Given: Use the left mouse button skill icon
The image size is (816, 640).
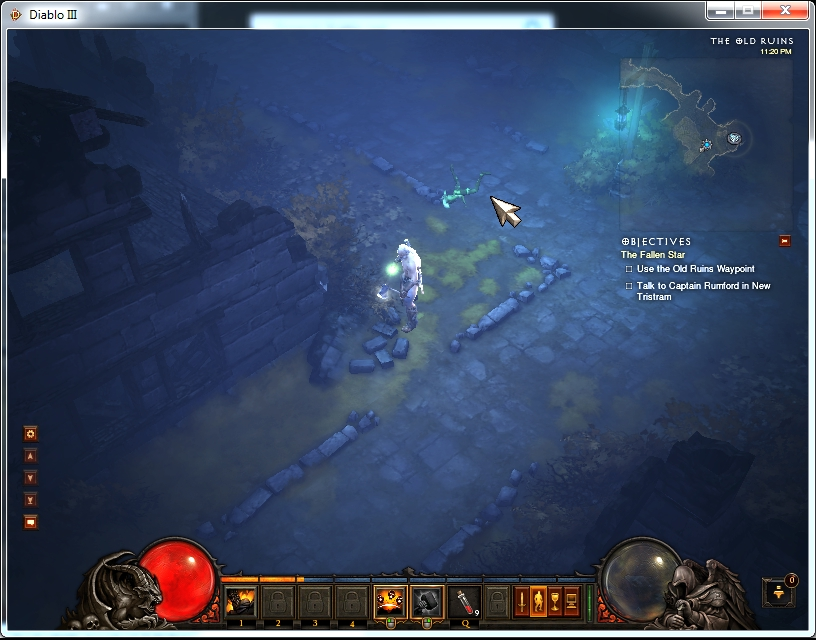Looking at the screenshot, I should click(x=390, y=602).
